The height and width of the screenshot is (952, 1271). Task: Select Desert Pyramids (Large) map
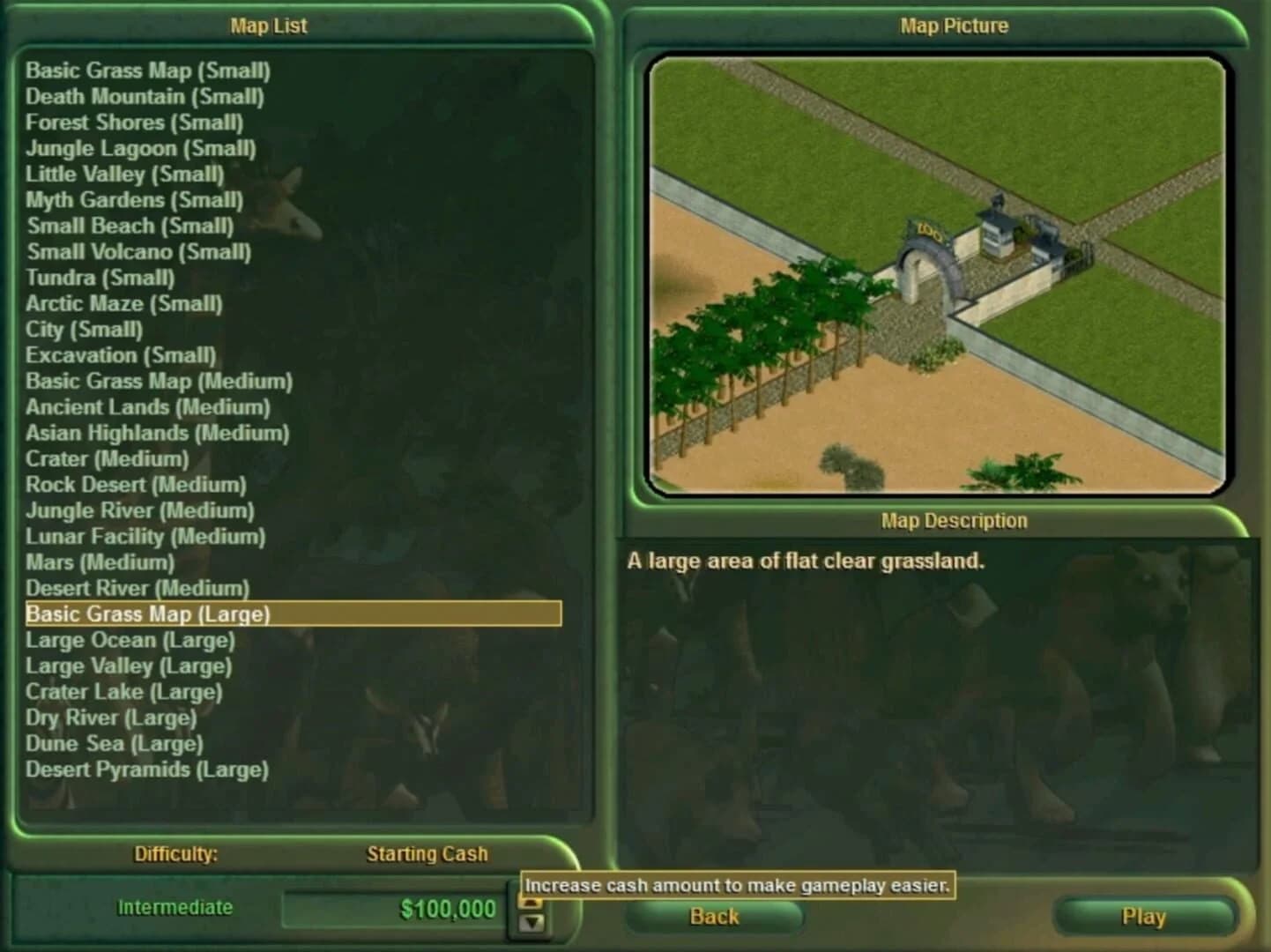[147, 770]
